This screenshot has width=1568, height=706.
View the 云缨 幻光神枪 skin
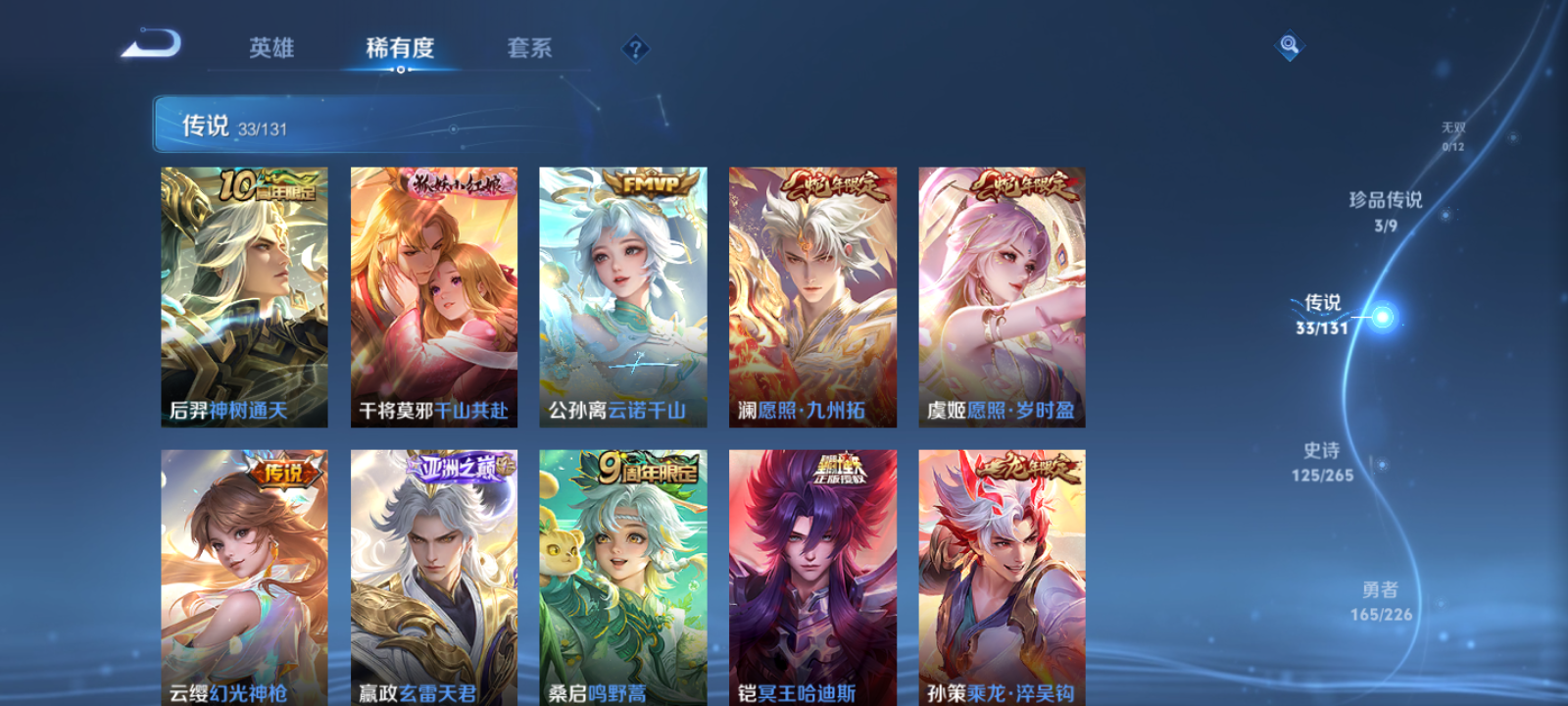point(242,579)
